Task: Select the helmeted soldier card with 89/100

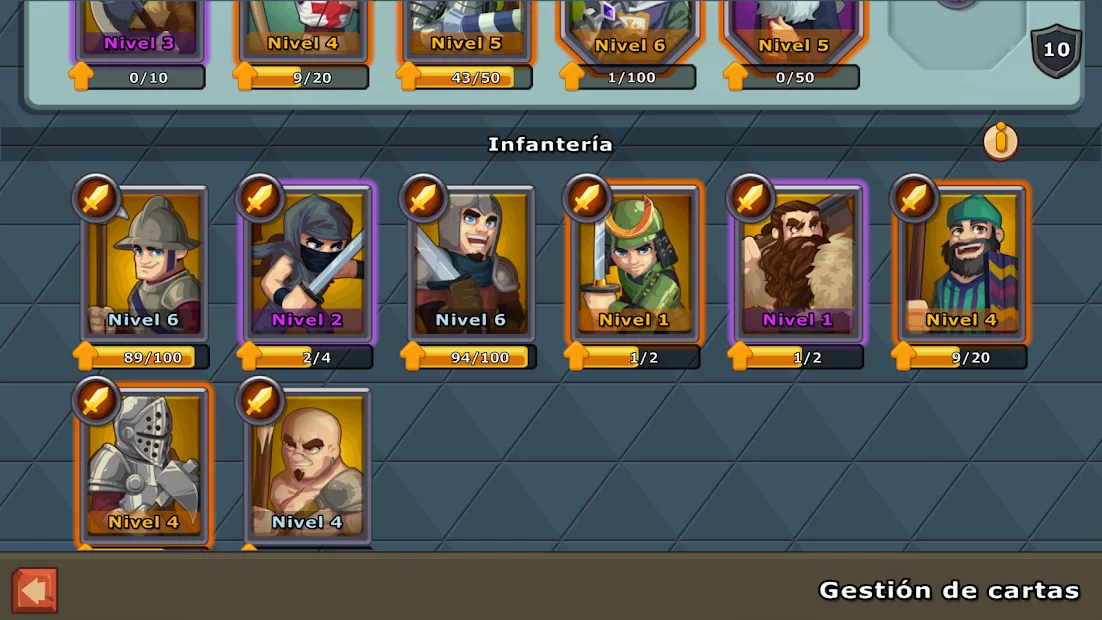Action: click(144, 264)
